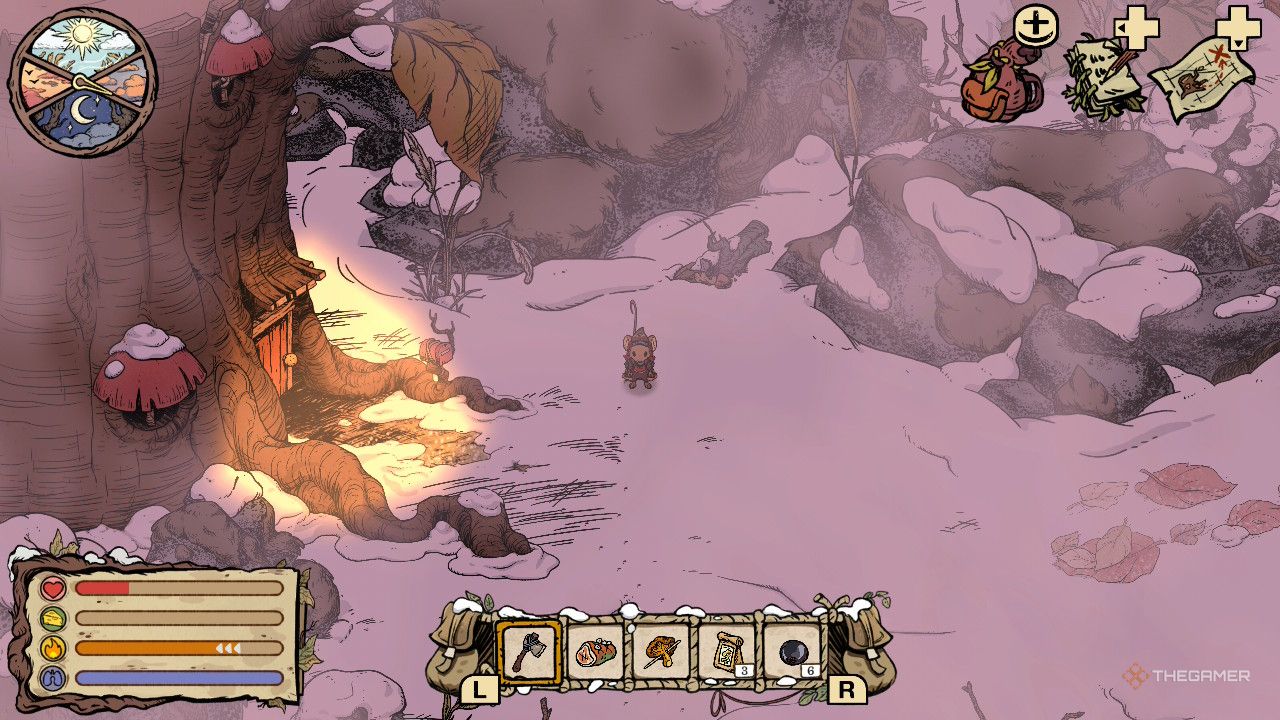Screen dimensions: 1280x720
Task: Choose the roasted meat hotbar slot
Action: [595, 652]
